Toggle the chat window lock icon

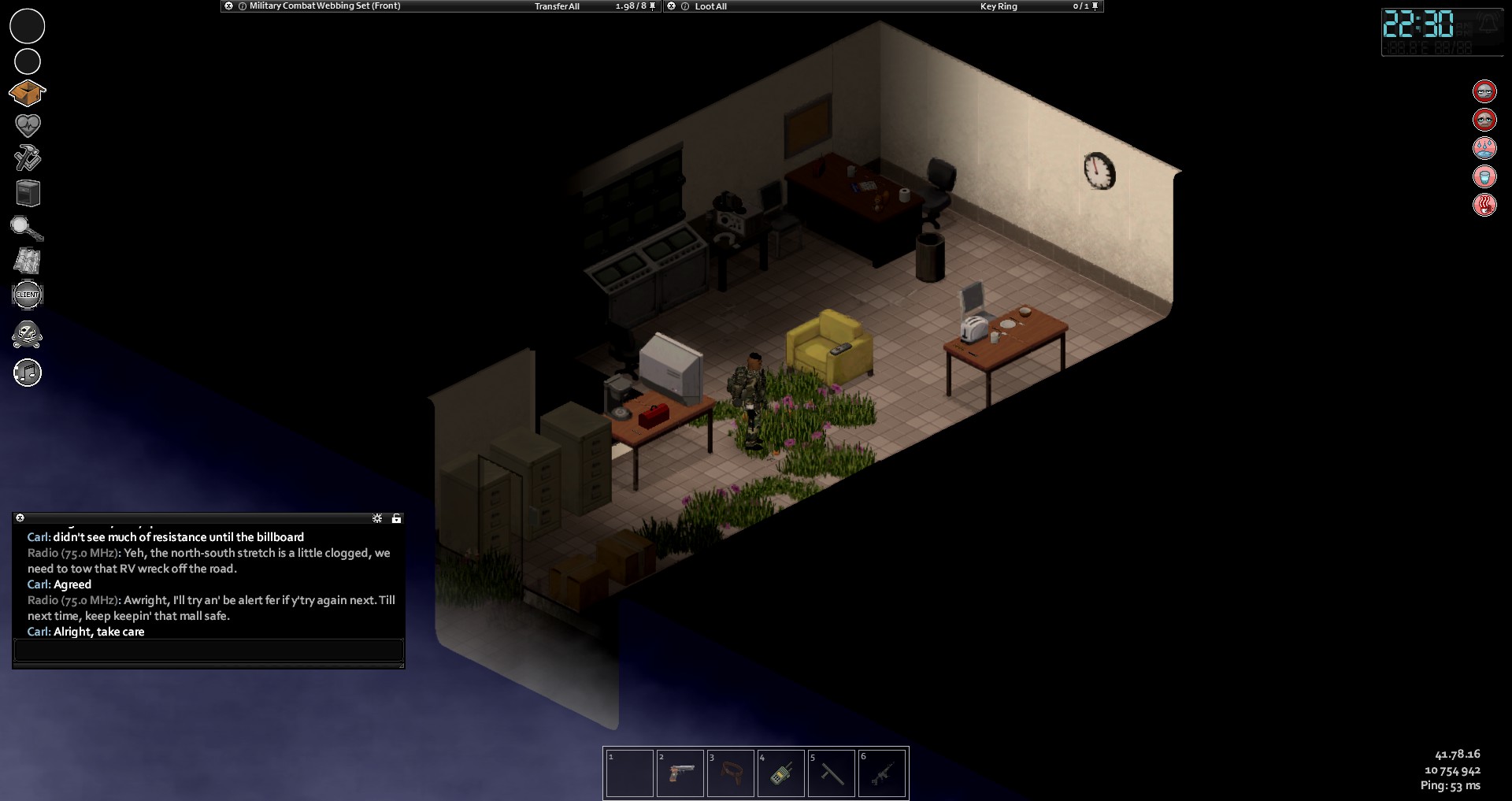pyautogui.click(x=396, y=518)
